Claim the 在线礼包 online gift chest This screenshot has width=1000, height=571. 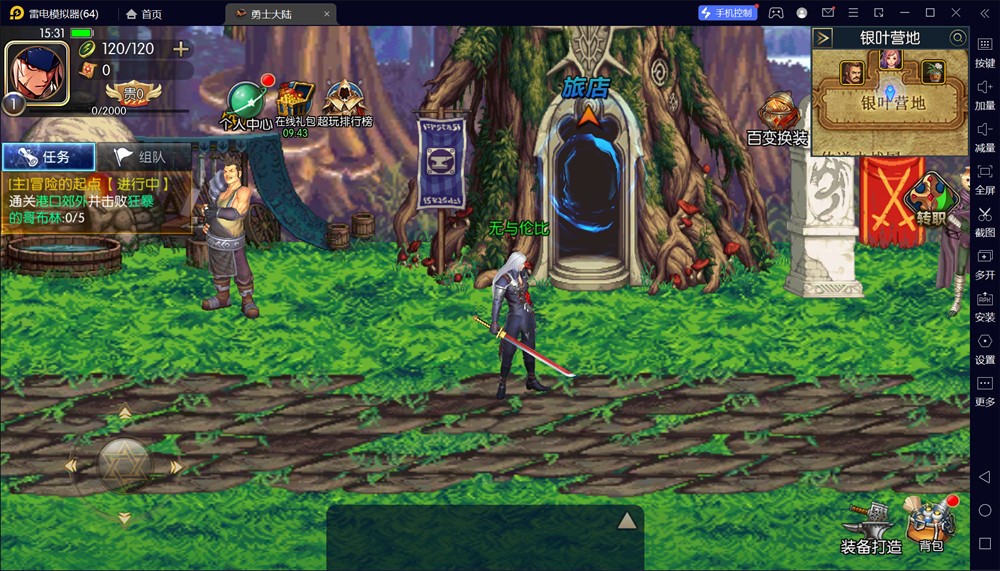click(295, 102)
